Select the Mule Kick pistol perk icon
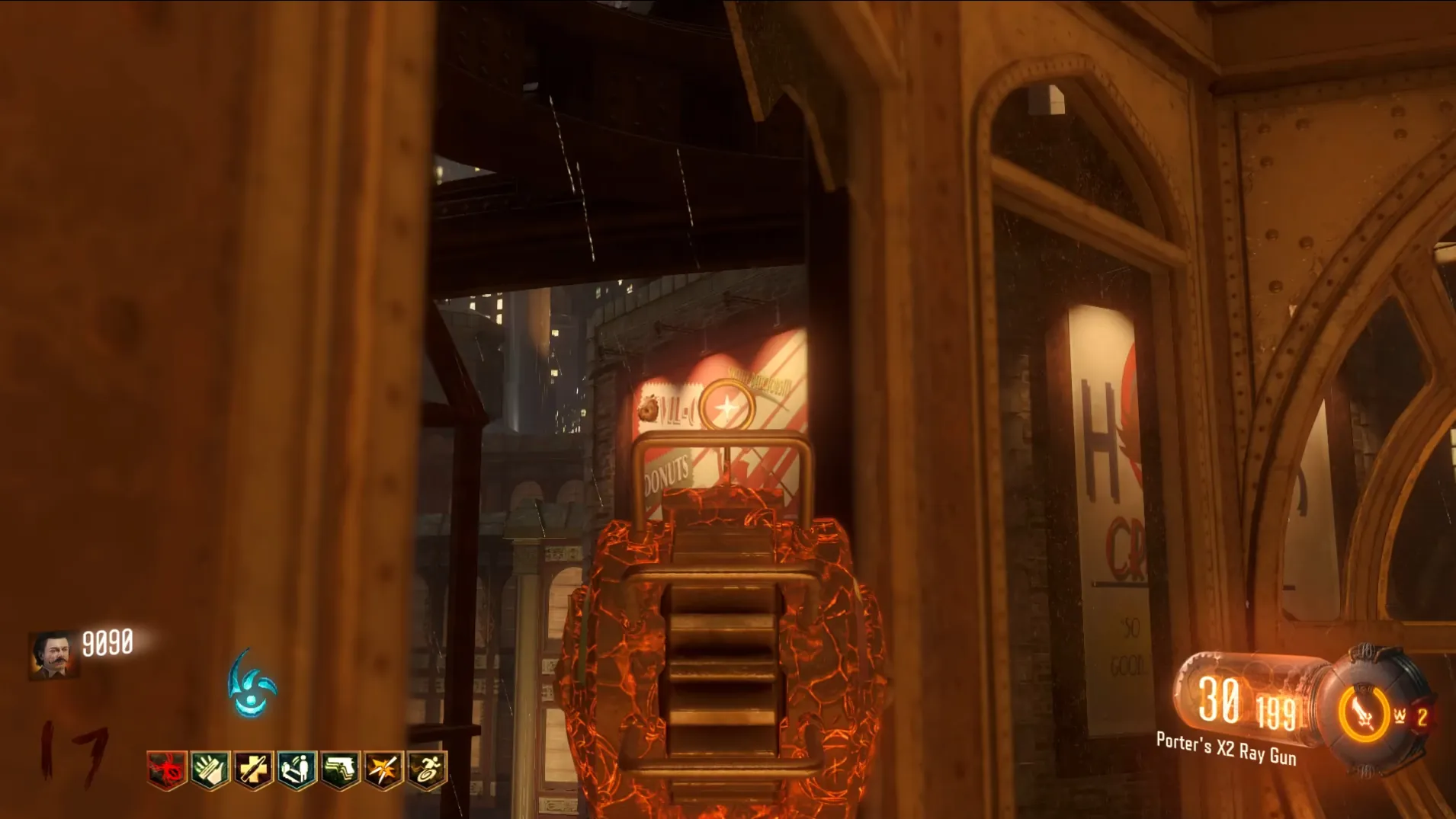The height and width of the screenshot is (819, 1456). (x=340, y=769)
